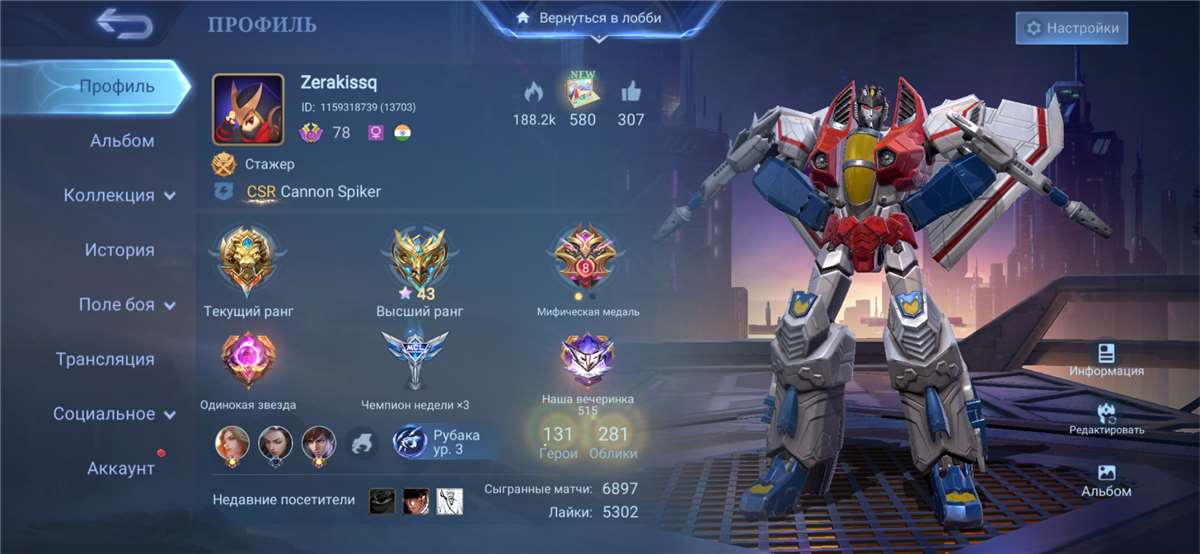Choose Редактировать to edit the profile
This screenshot has width=1200, height=554.
1106,419
